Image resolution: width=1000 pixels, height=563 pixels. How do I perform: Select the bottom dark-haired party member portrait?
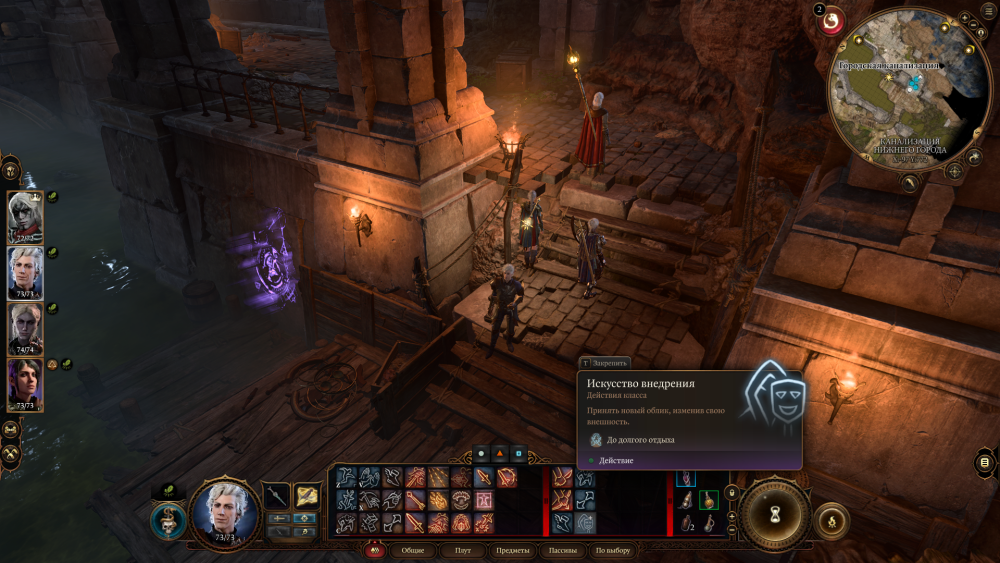[24, 384]
